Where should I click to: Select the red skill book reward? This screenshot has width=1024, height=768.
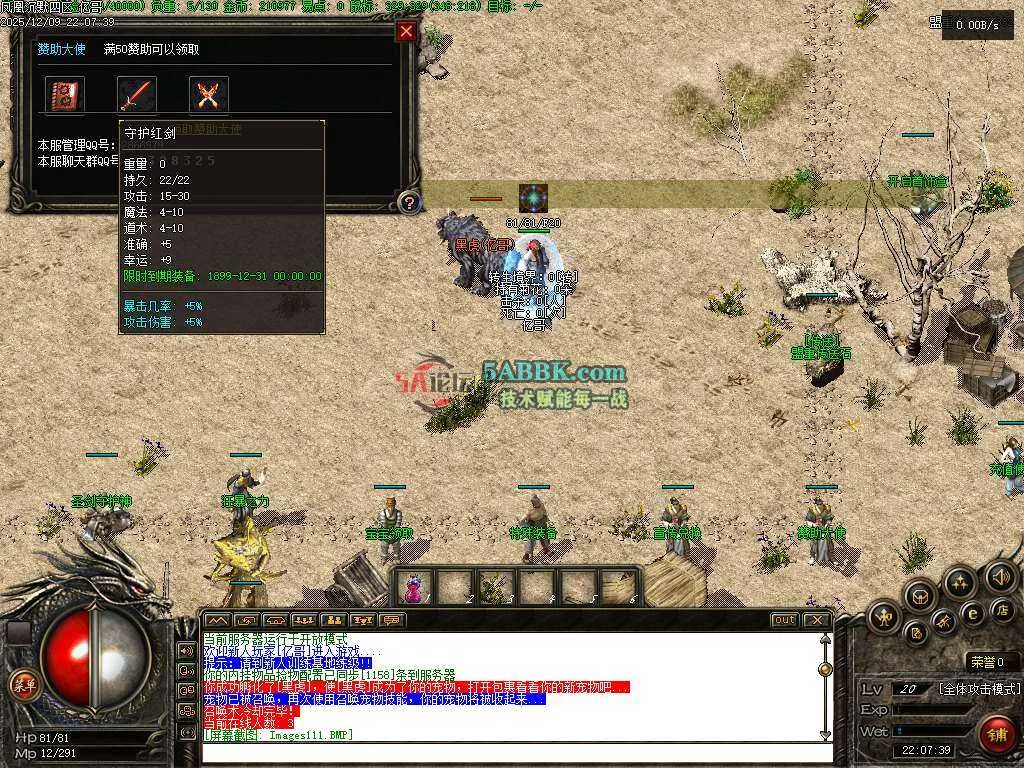coord(66,95)
